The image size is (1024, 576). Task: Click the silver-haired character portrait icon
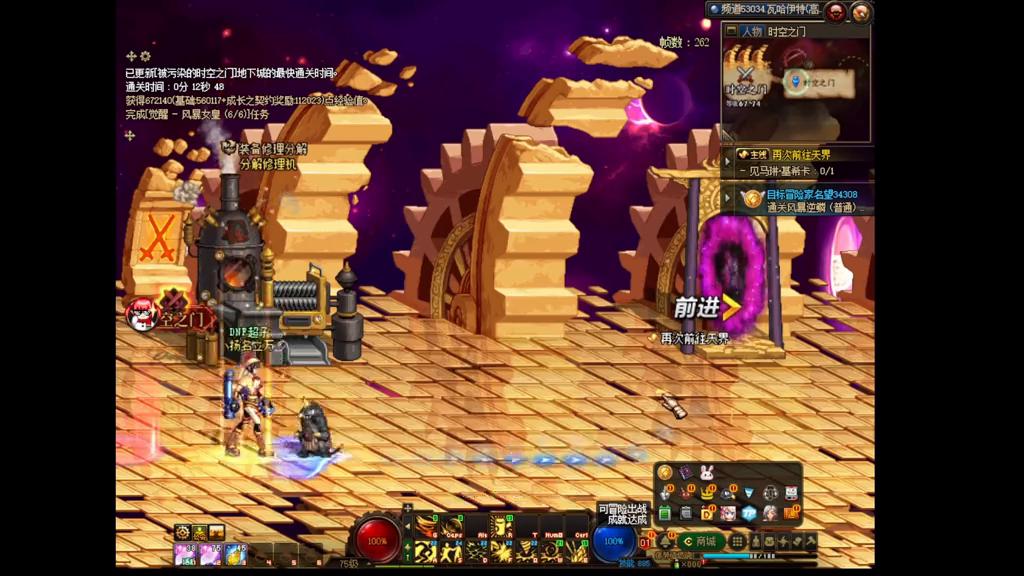769,513
